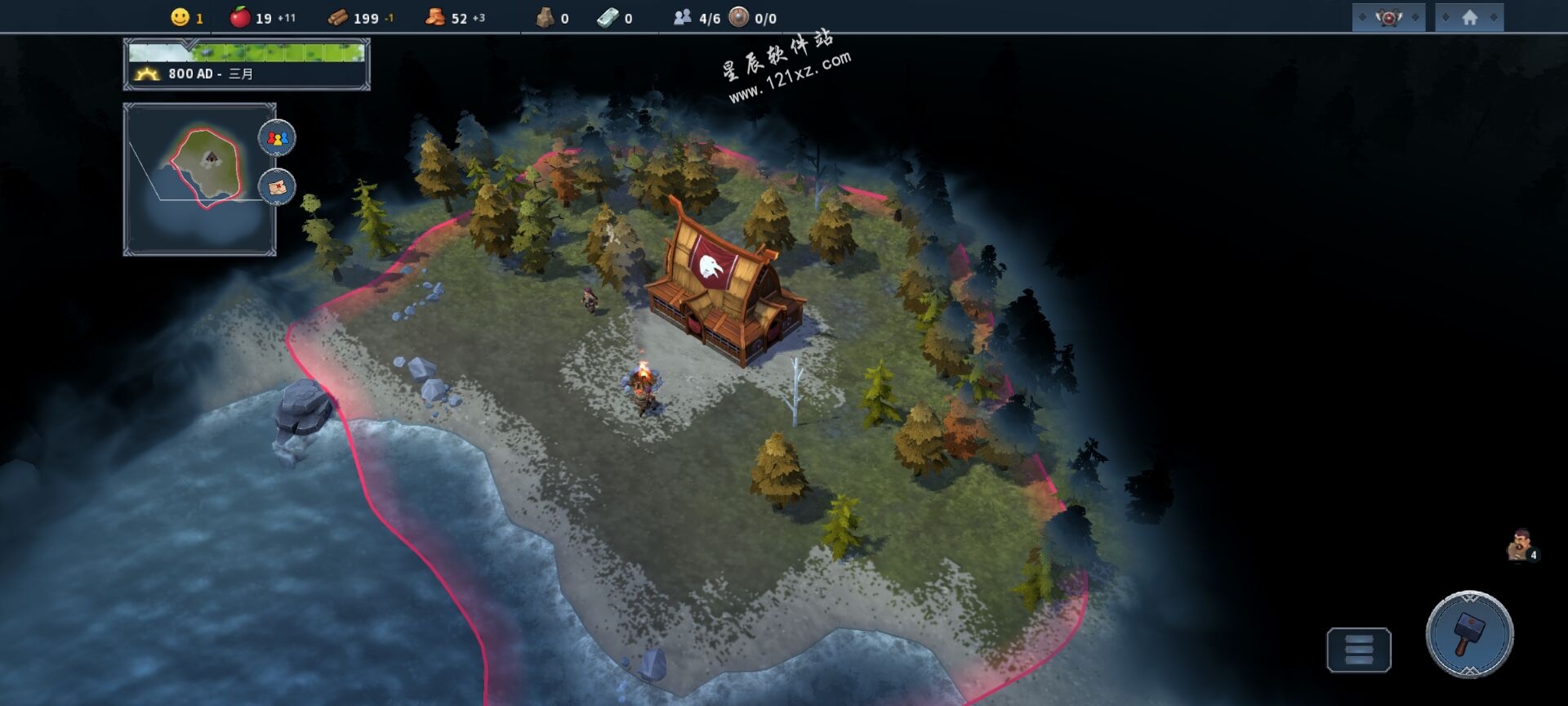Screen dimensions: 1568x706
Task: Tap the happiness smiley icon
Action: 180,17
